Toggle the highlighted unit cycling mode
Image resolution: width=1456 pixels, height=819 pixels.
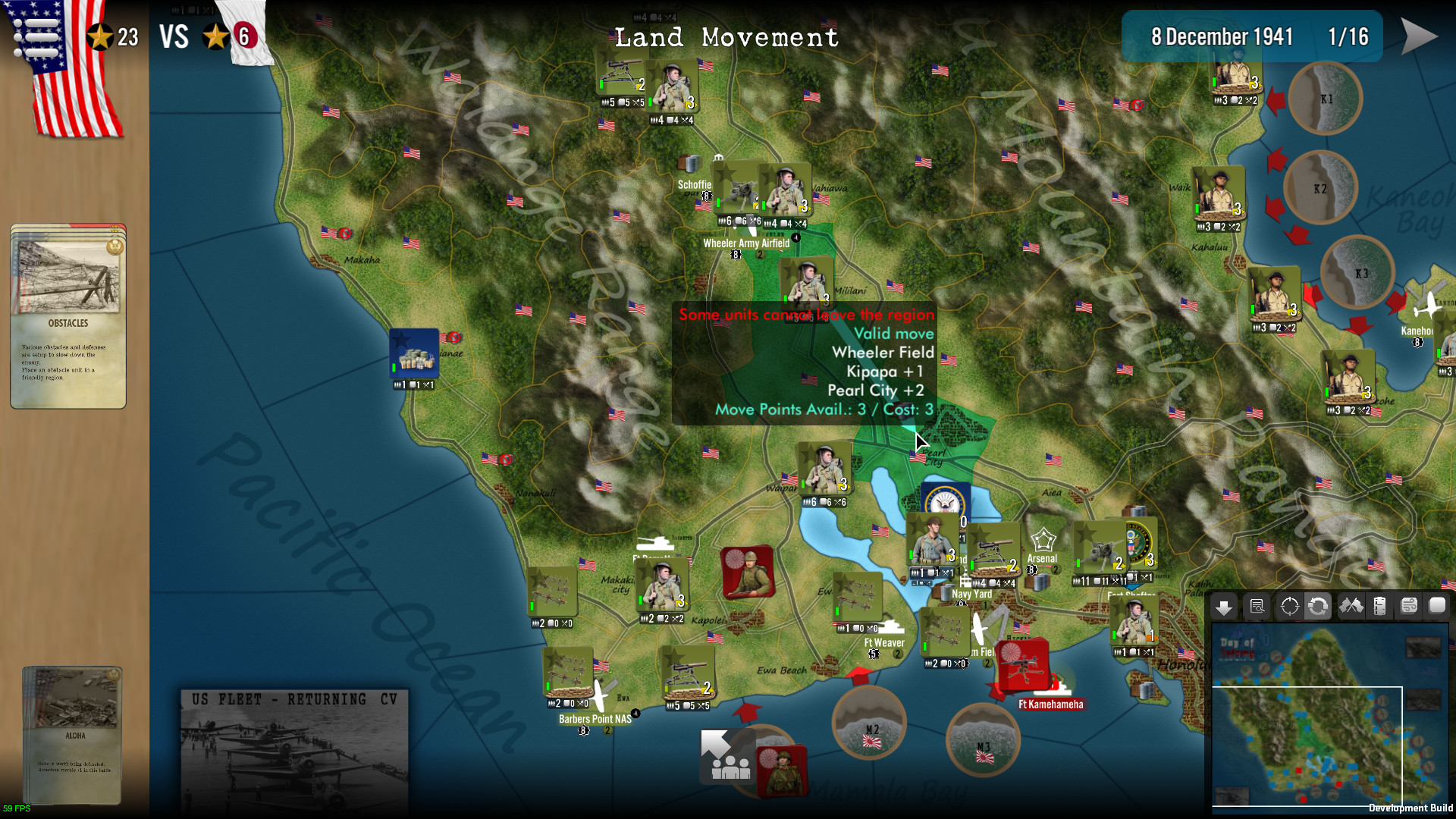point(1319,607)
